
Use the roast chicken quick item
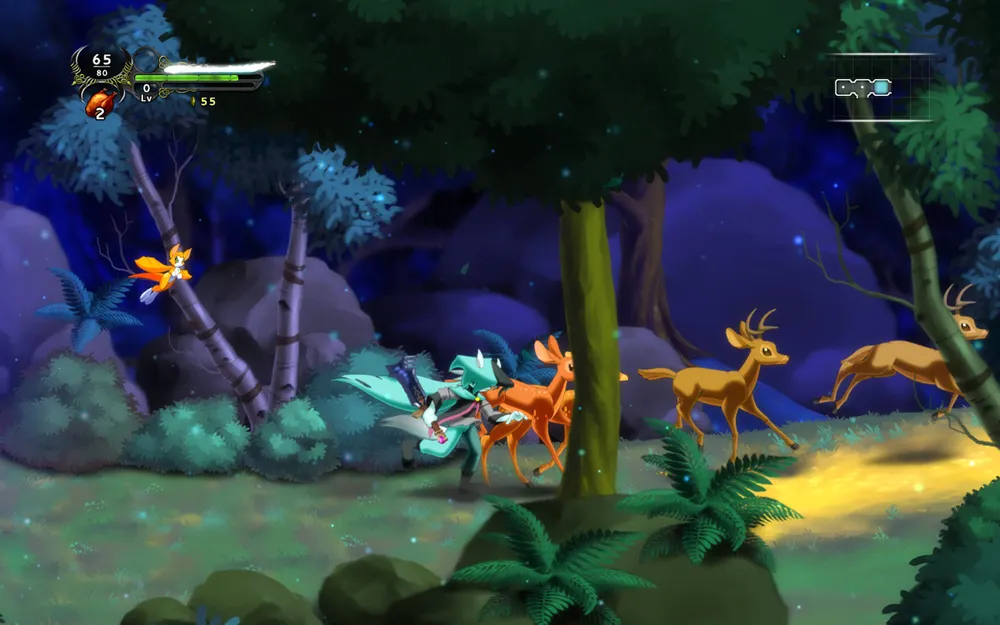[101, 102]
